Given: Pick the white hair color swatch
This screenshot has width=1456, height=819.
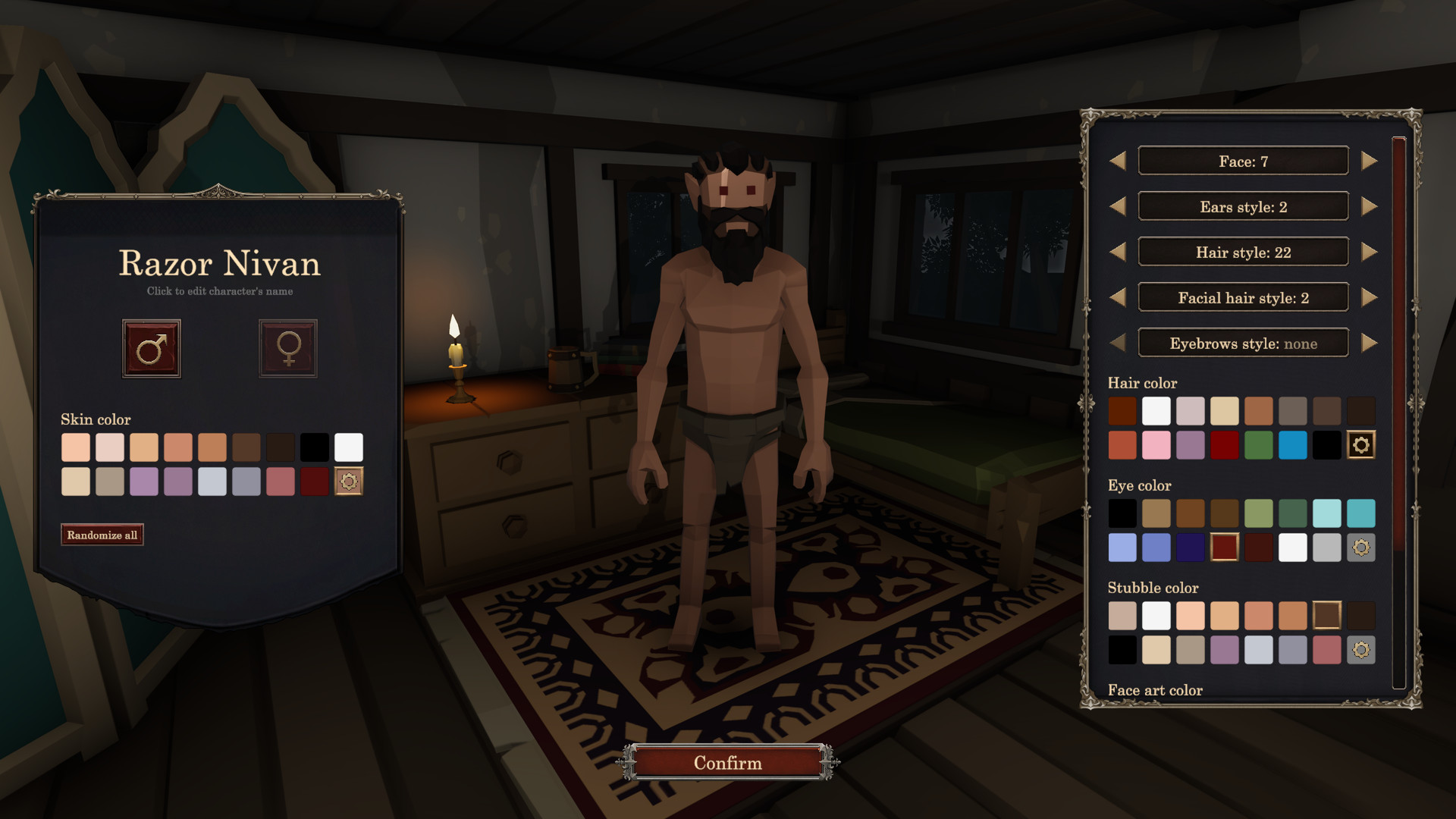Looking at the screenshot, I should coord(1156,410).
